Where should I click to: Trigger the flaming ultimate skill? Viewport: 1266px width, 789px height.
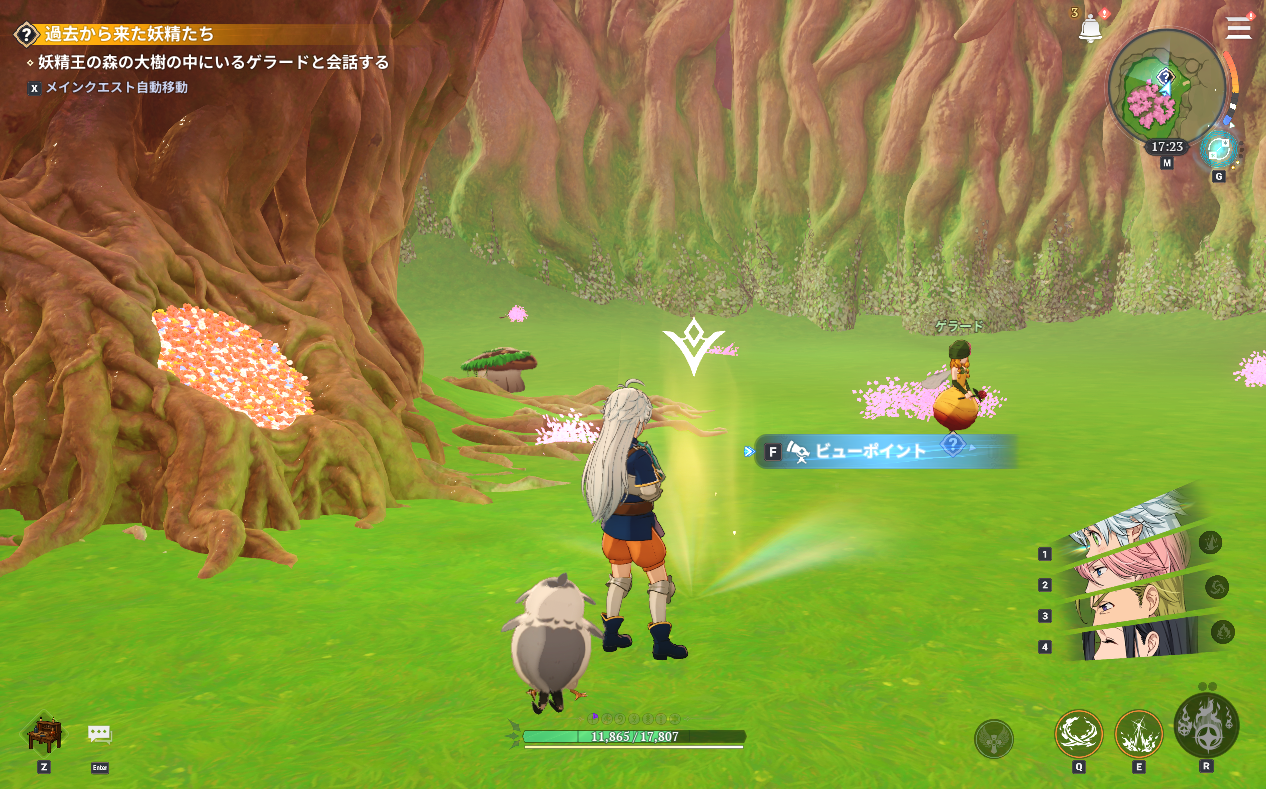pyautogui.click(x=1206, y=727)
